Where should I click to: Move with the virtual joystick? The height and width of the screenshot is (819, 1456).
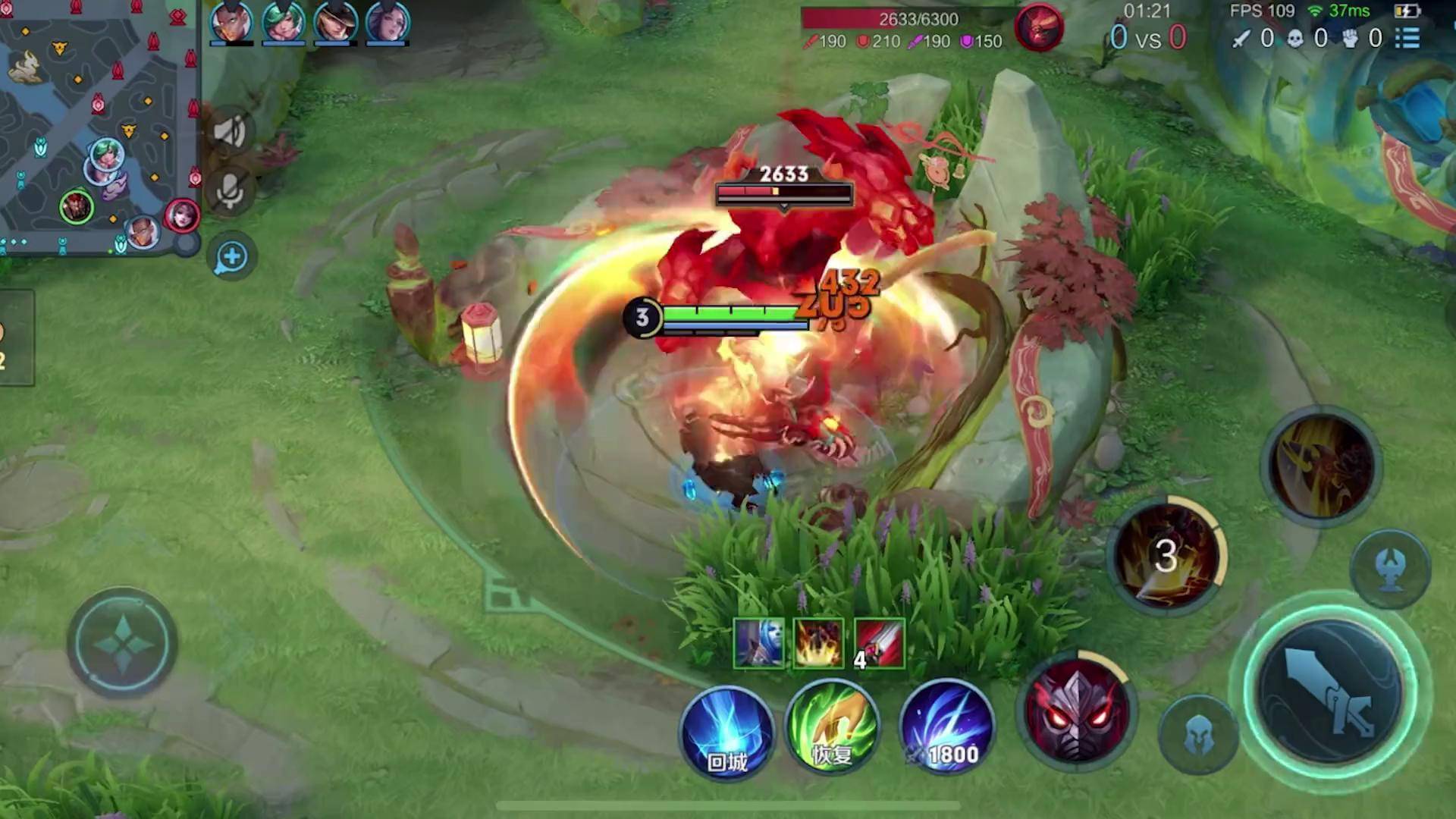(x=123, y=643)
